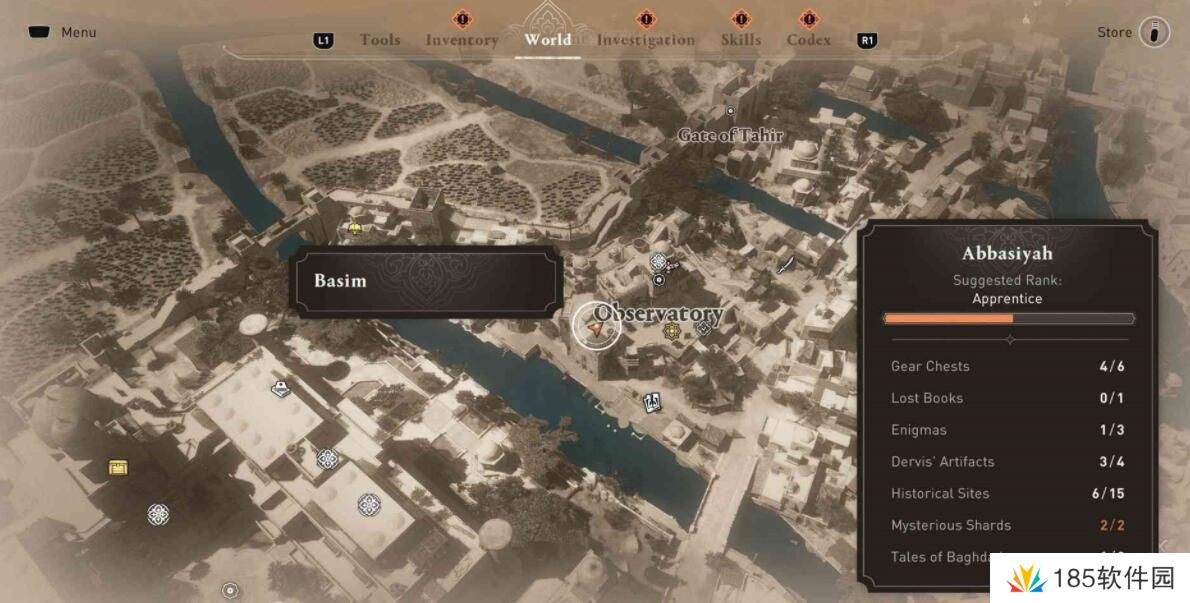Select the gold emblem marker under Observatory
Screen dimensions: 1190x603
point(672,331)
